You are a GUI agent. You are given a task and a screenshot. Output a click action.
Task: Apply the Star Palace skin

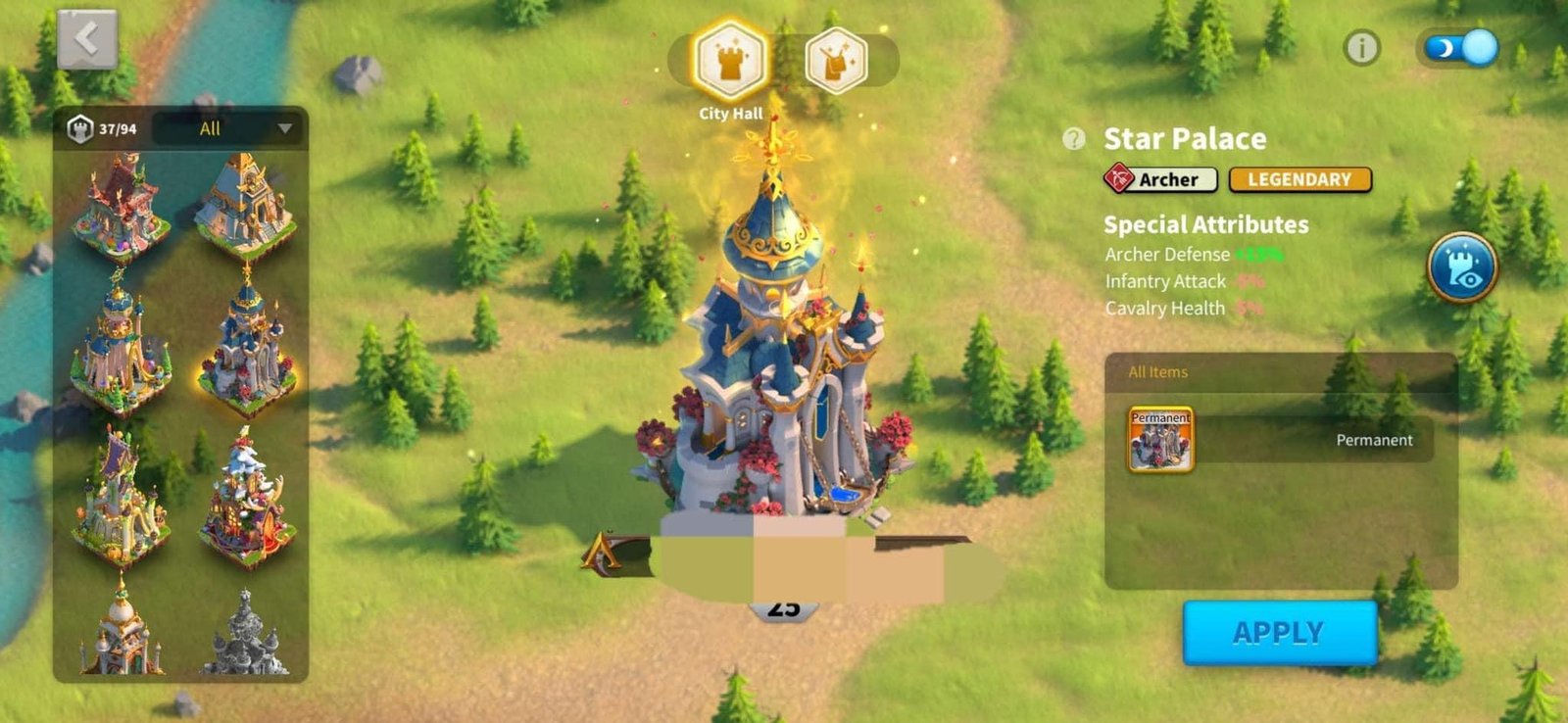click(x=1279, y=633)
